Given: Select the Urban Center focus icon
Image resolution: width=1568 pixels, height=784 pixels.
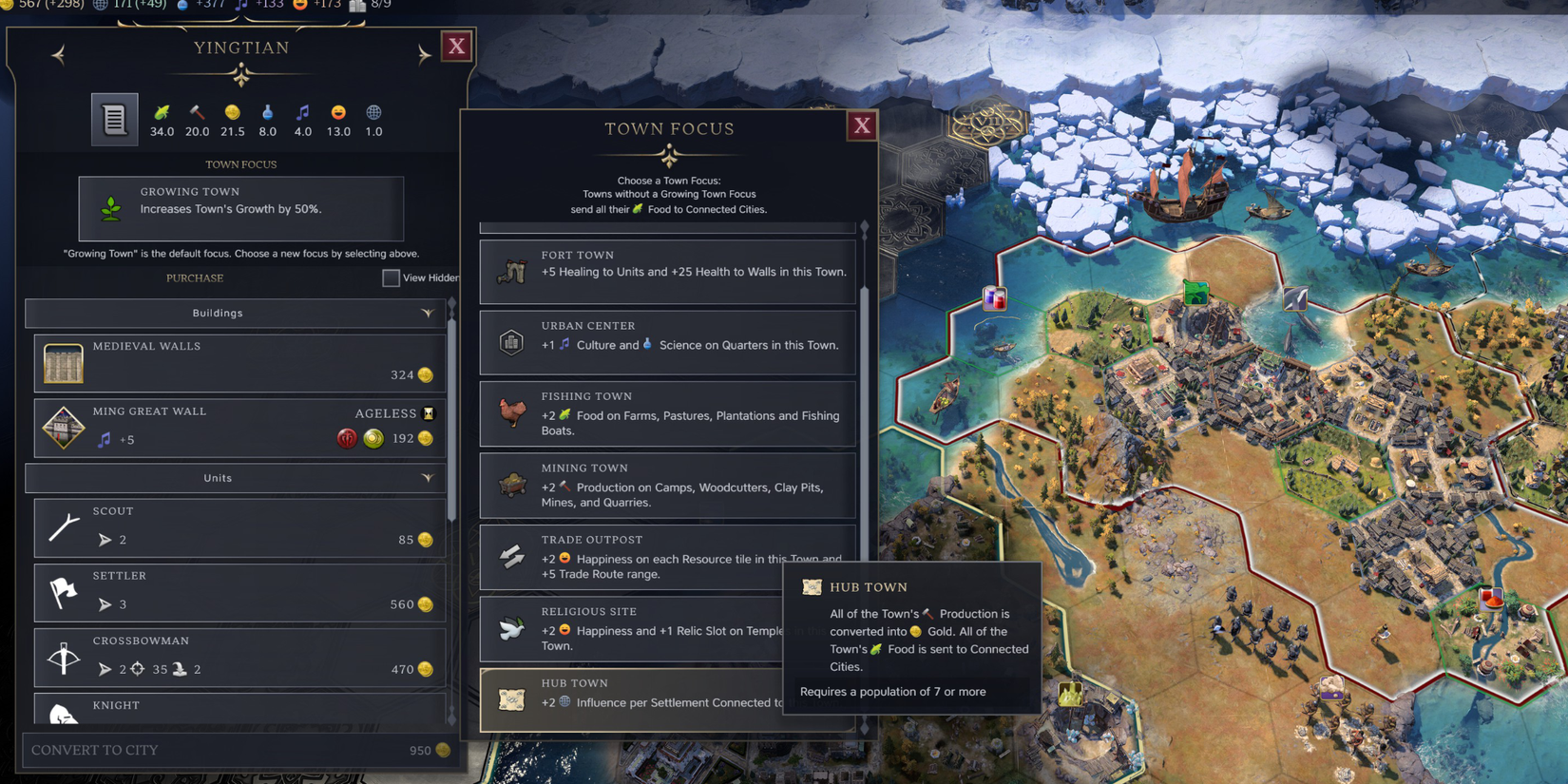Looking at the screenshot, I should [511, 342].
